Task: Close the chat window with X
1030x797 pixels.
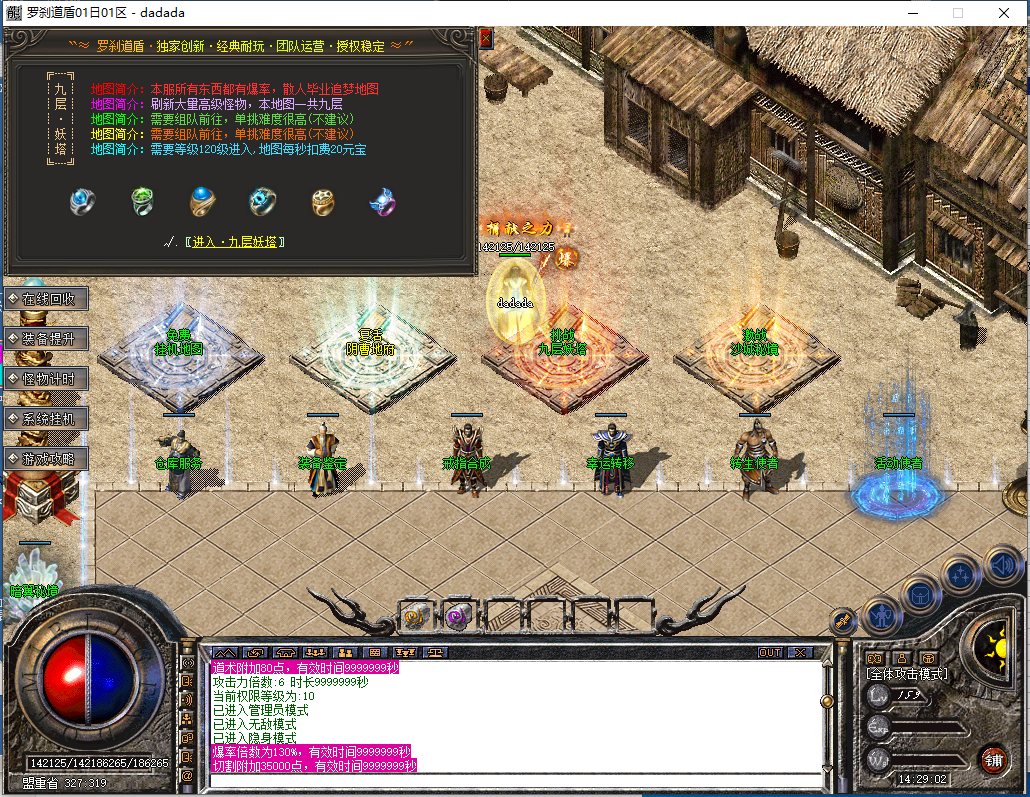Action: pos(800,653)
